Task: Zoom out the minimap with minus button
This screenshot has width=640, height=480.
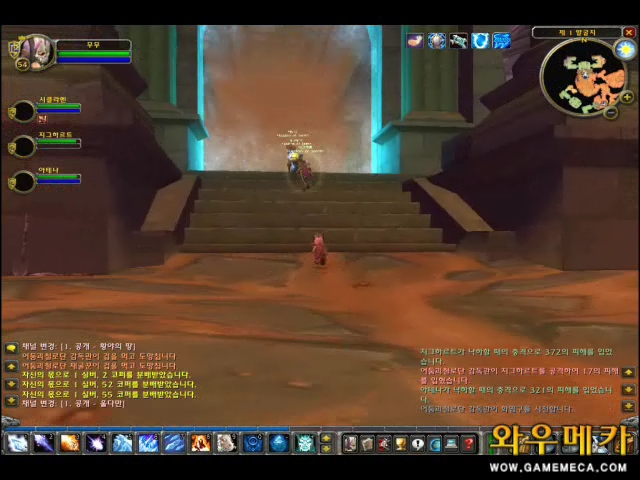Action: (x=611, y=113)
